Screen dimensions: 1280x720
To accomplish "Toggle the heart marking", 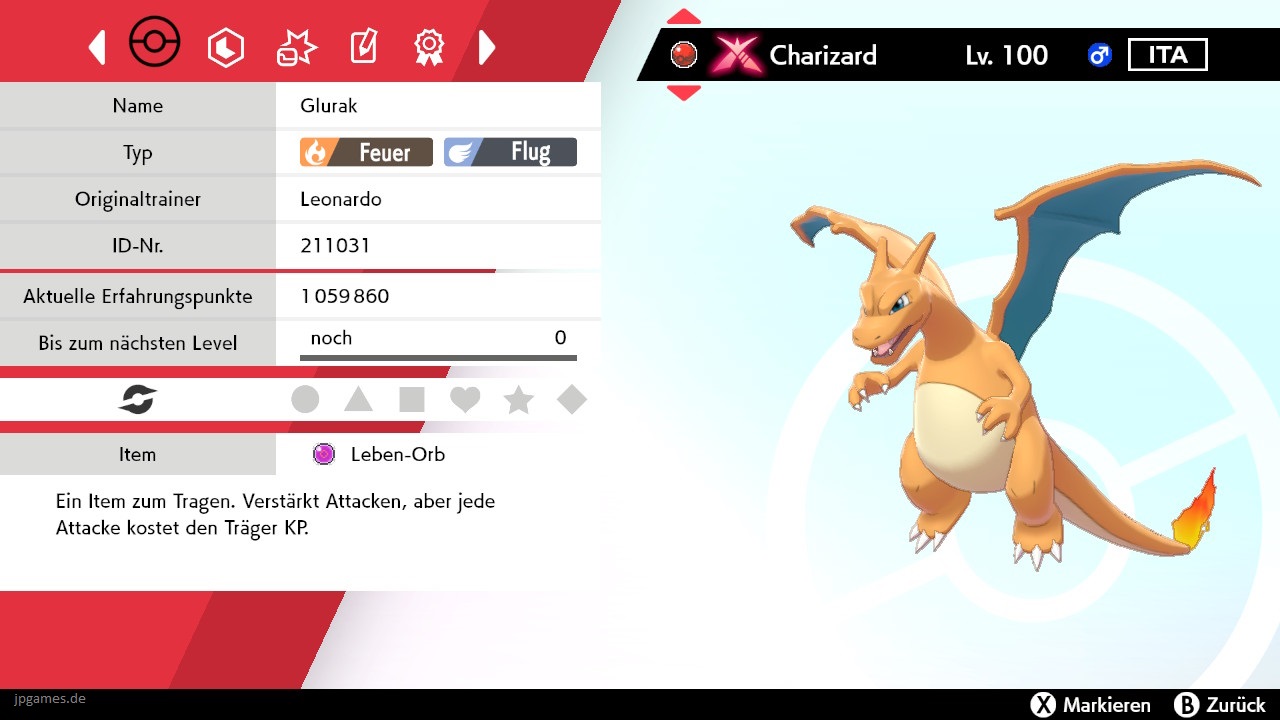I will [x=465, y=400].
